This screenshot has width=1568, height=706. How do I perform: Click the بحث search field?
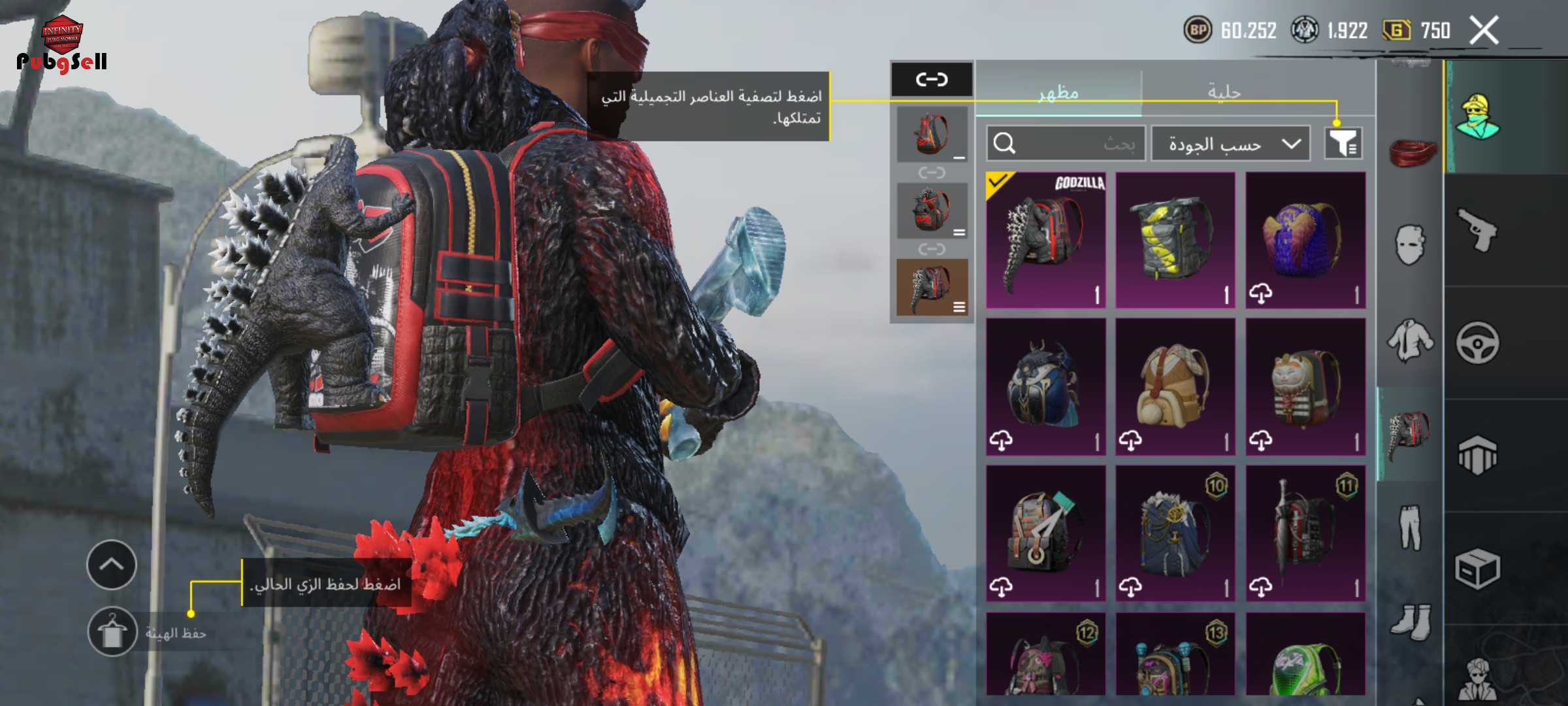1066,144
